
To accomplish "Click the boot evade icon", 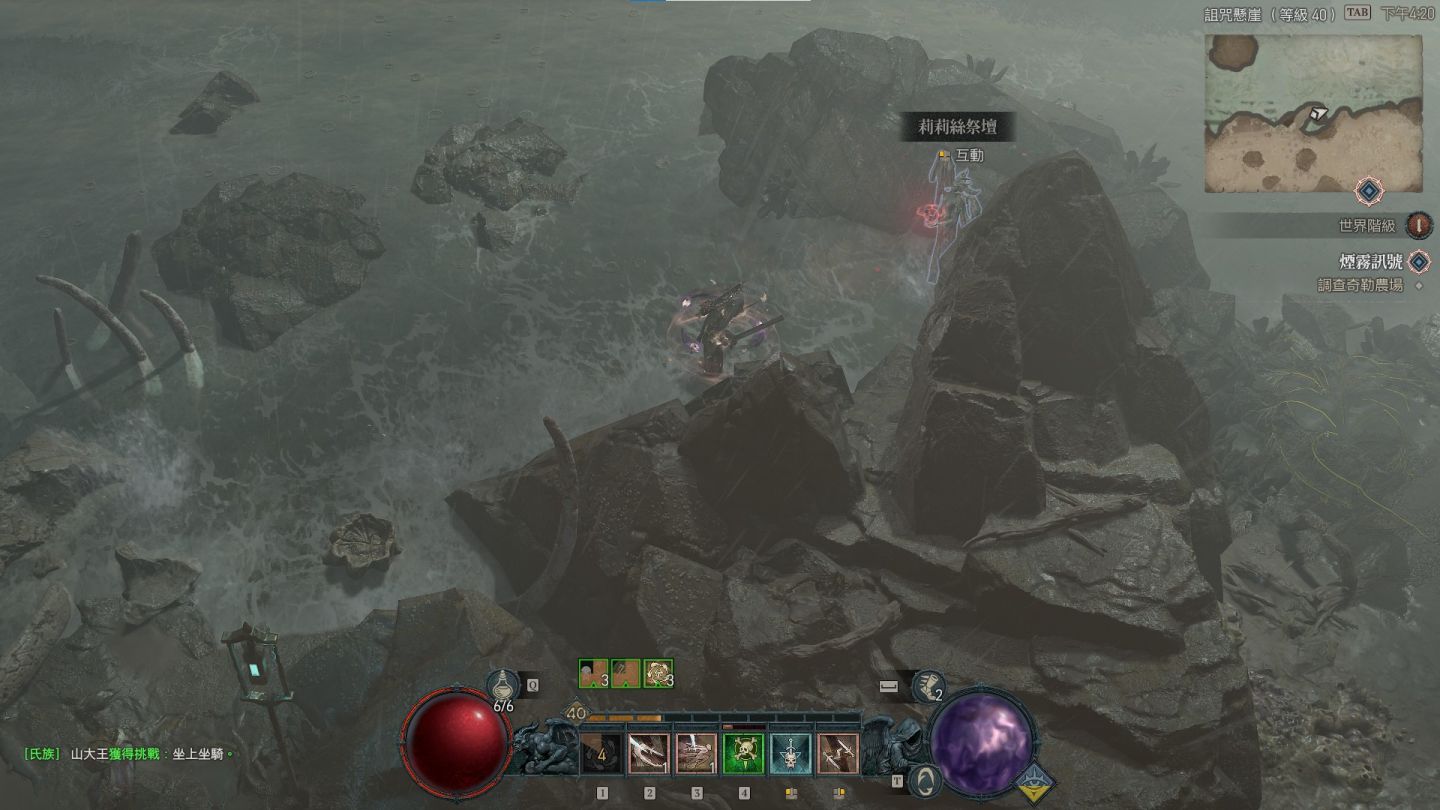I will point(929,687).
